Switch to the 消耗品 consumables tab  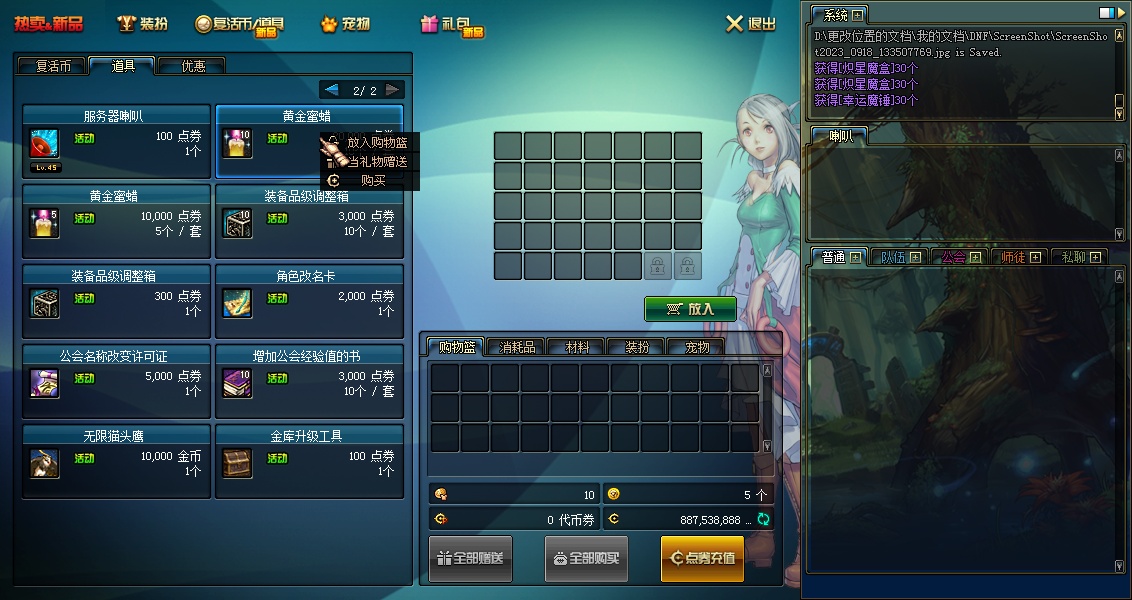(517, 347)
